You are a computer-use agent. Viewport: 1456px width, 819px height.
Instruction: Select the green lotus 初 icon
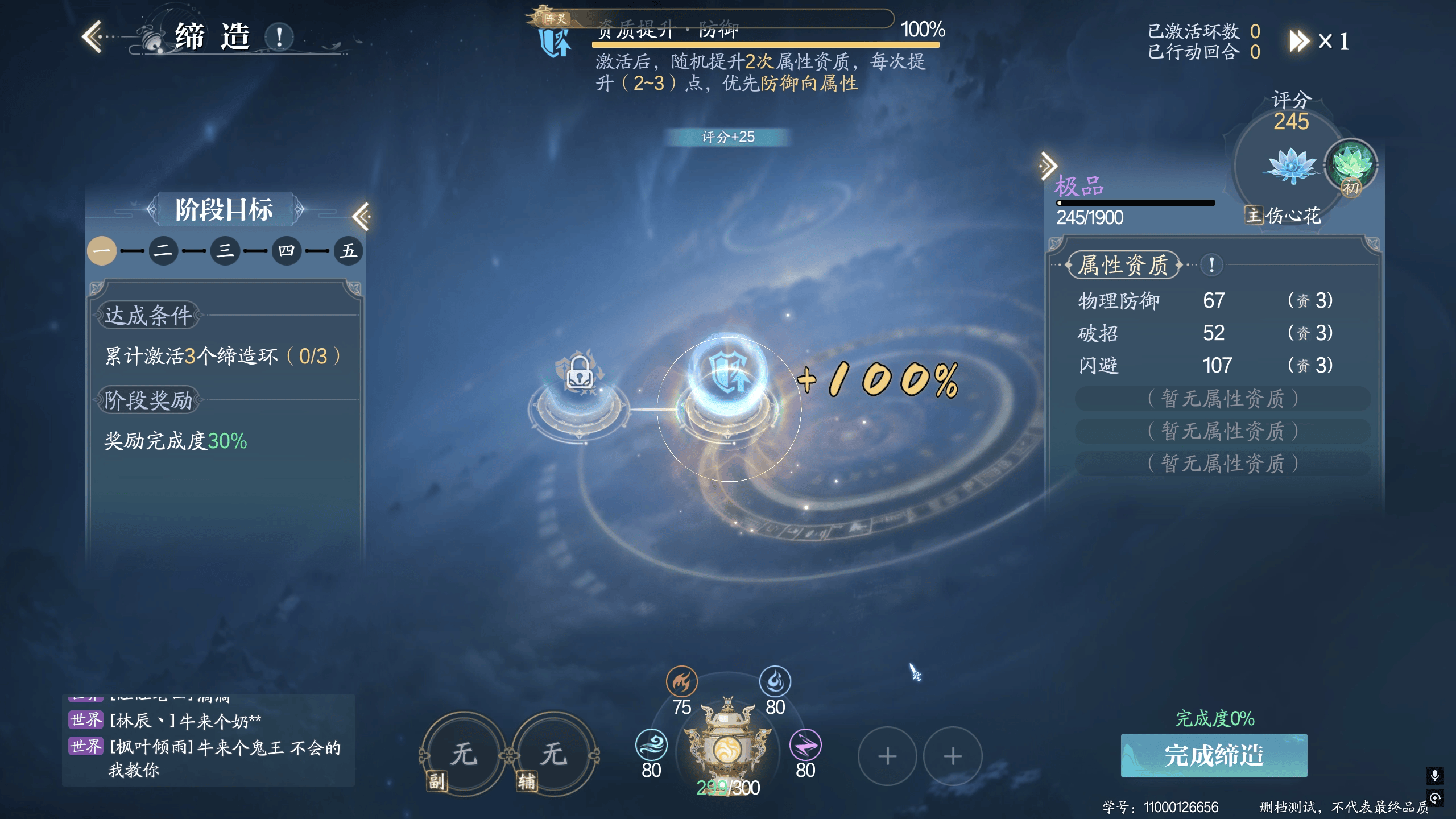click(1351, 166)
